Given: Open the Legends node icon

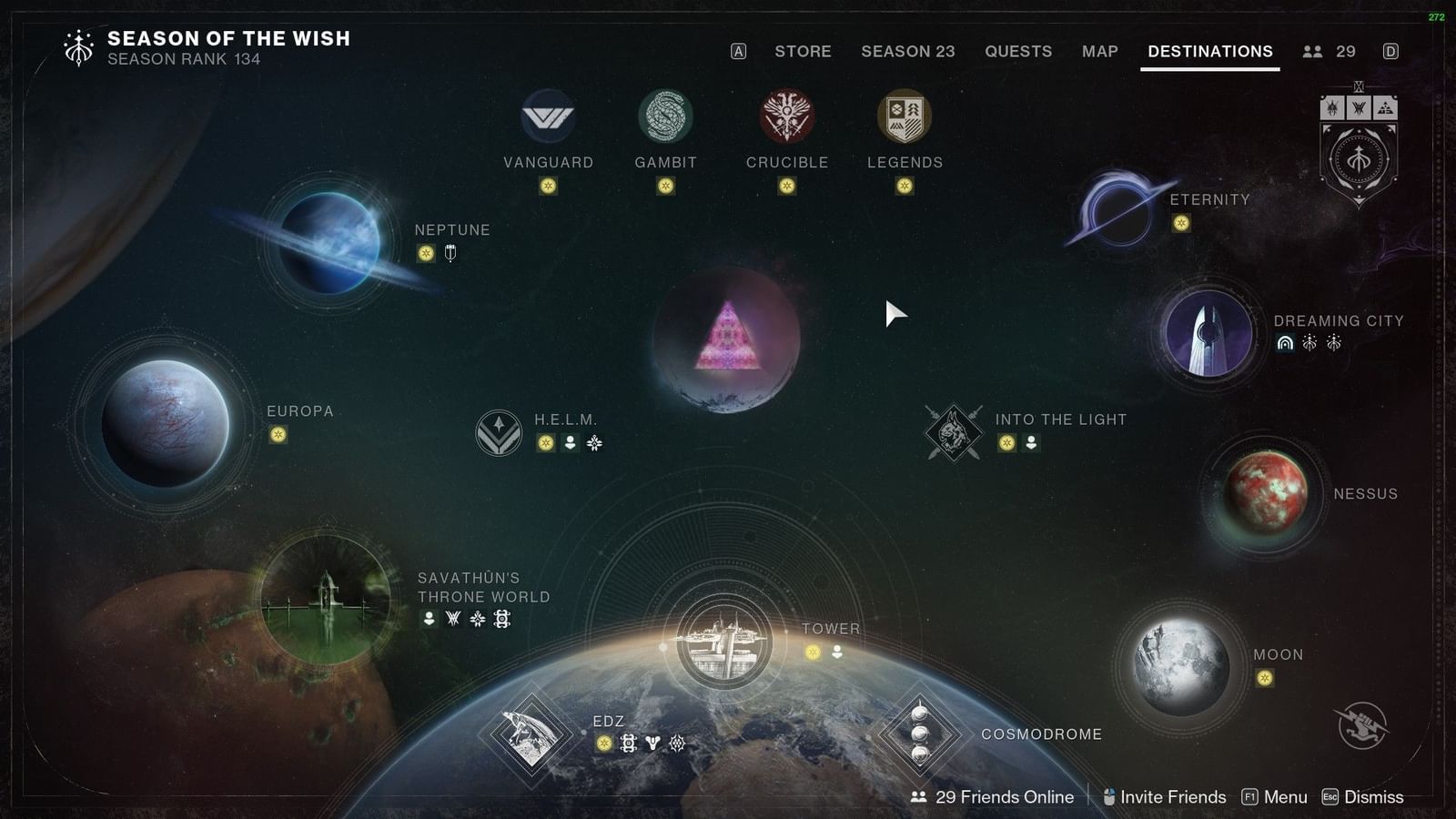Looking at the screenshot, I should point(904,114).
